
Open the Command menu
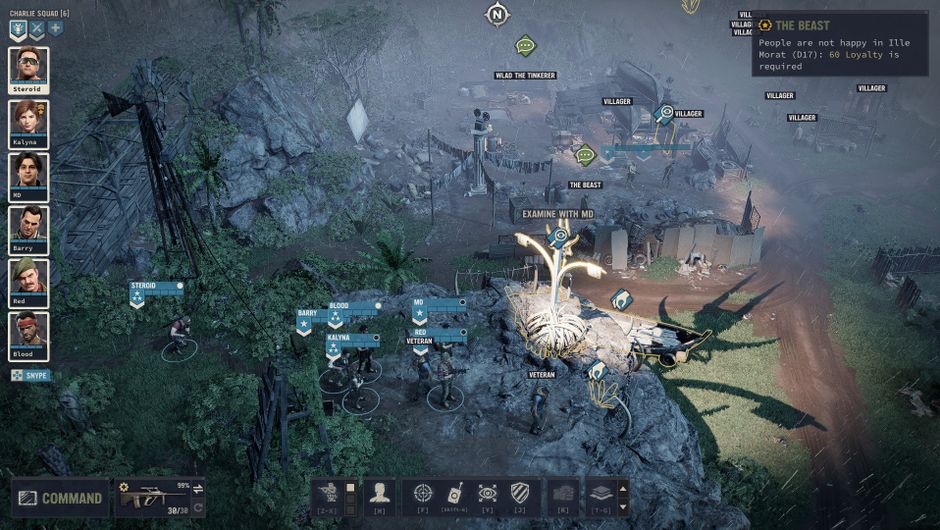(x=59, y=498)
